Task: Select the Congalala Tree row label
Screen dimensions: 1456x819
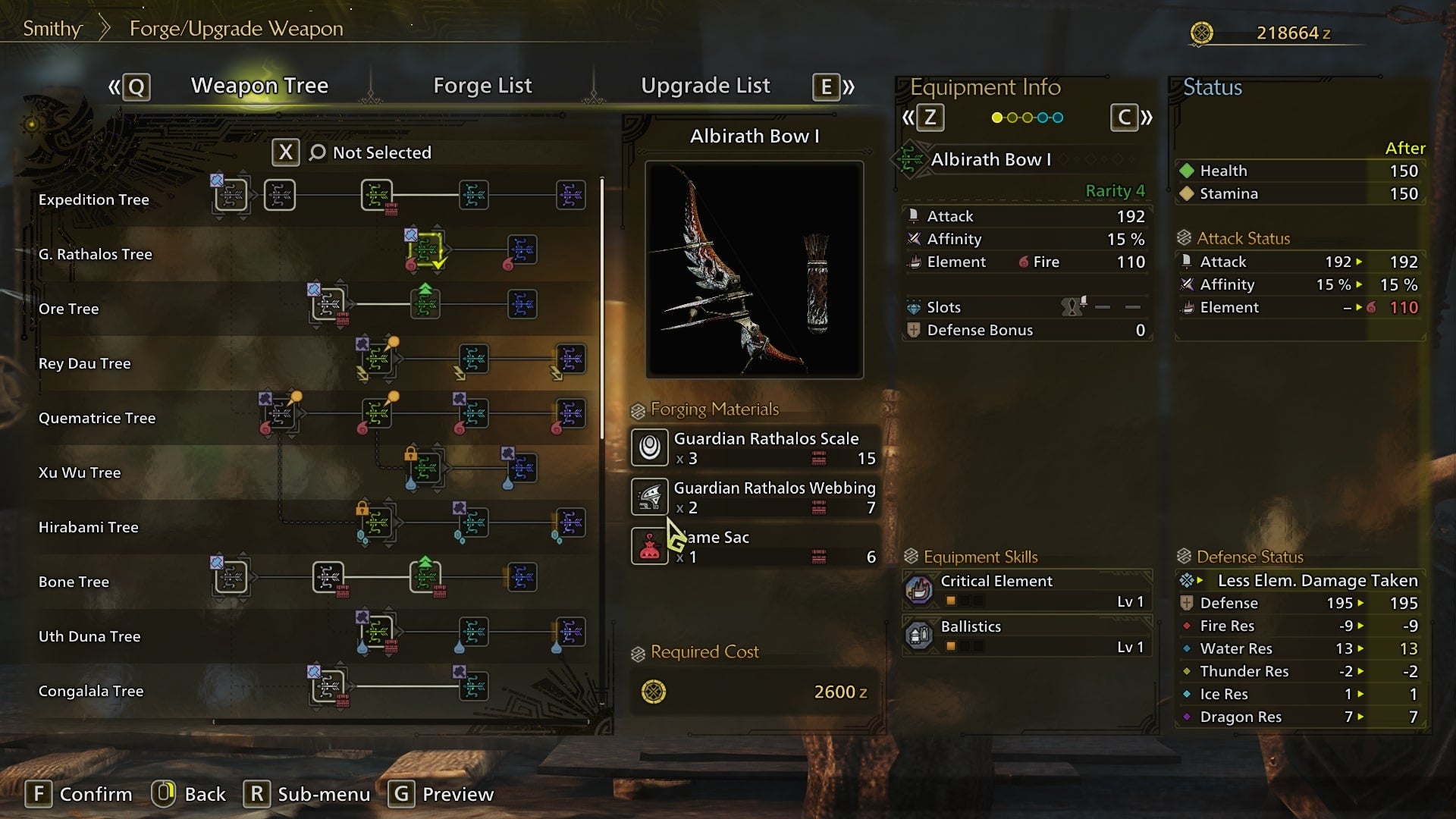Action: tap(91, 691)
